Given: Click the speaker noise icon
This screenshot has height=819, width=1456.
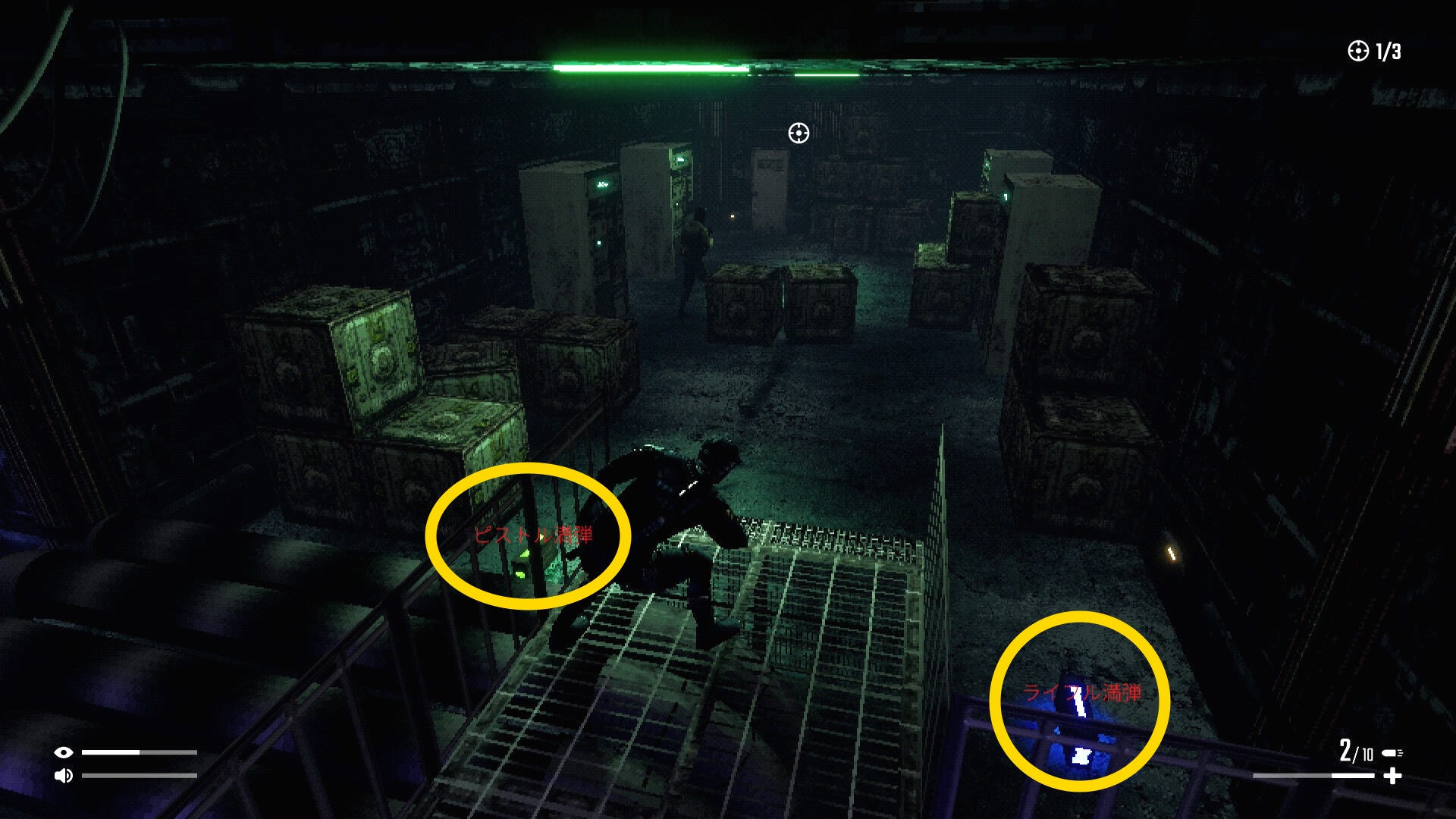Looking at the screenshot, I should point(64,775).
